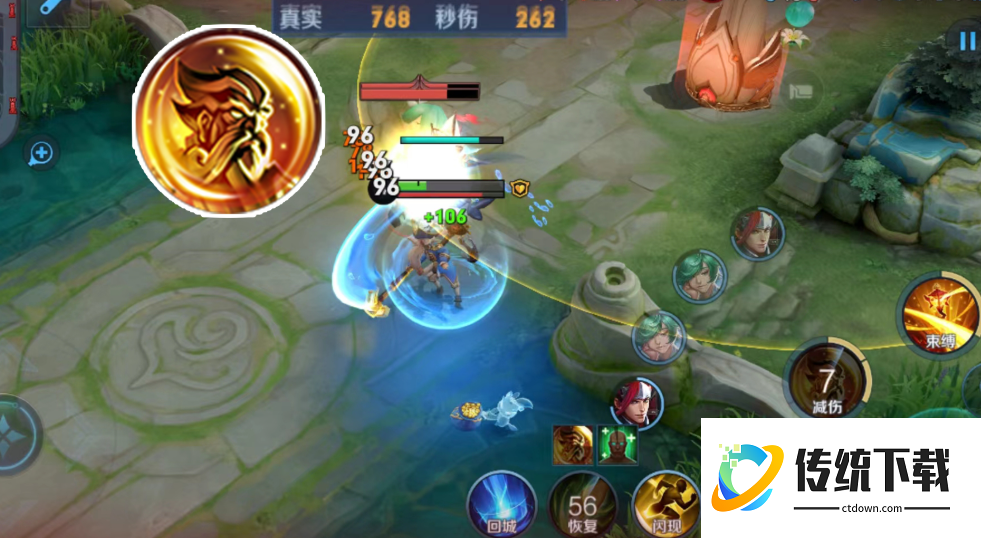The width and height of the screenshot is (981, 538).
Task: Use the 回城 recall button
Action: [x=505, y=501]
